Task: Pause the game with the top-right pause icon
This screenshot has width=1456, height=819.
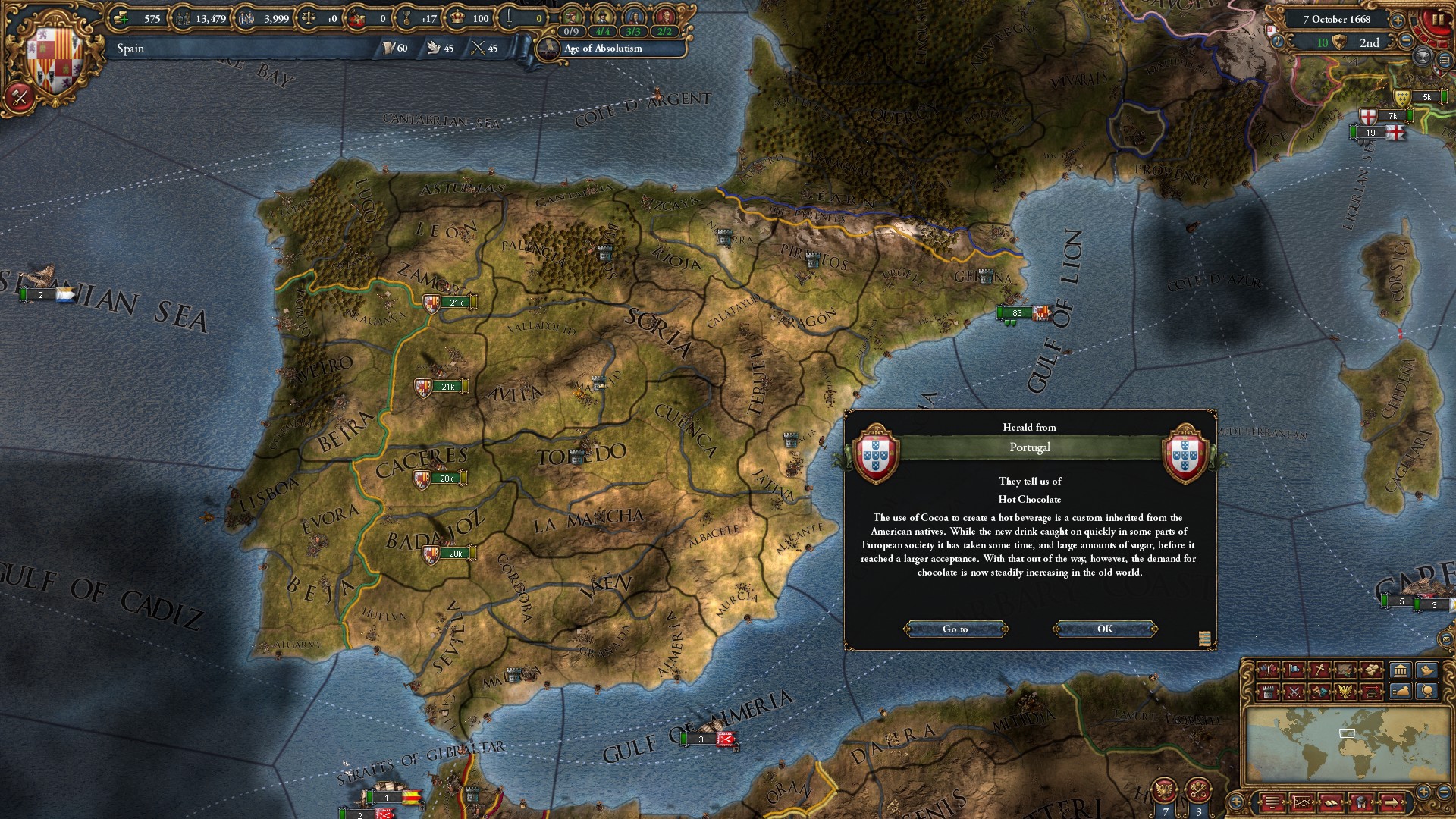Action: click(1438, 19)
